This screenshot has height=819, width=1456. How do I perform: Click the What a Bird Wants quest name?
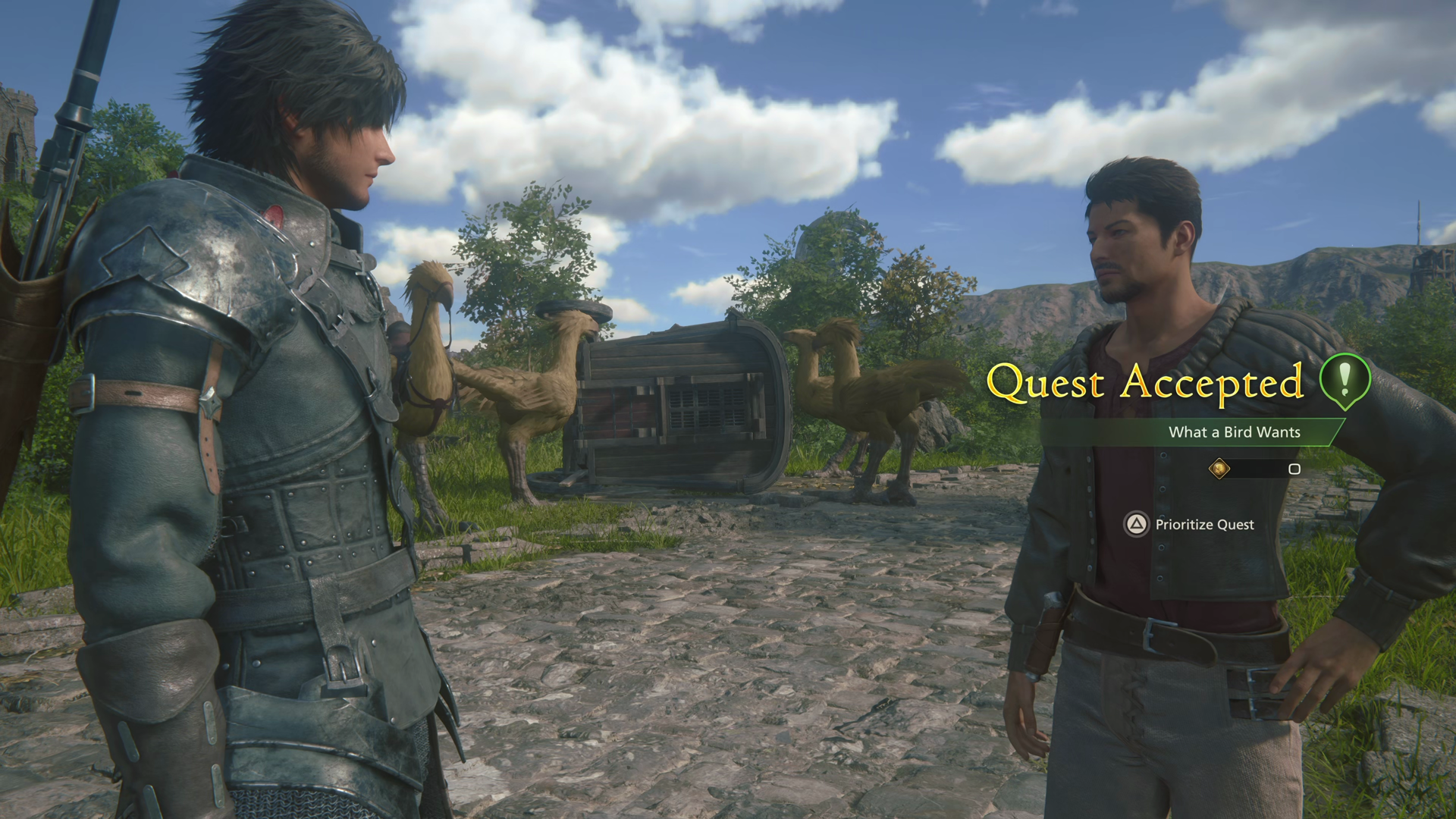click(1234, 432)
